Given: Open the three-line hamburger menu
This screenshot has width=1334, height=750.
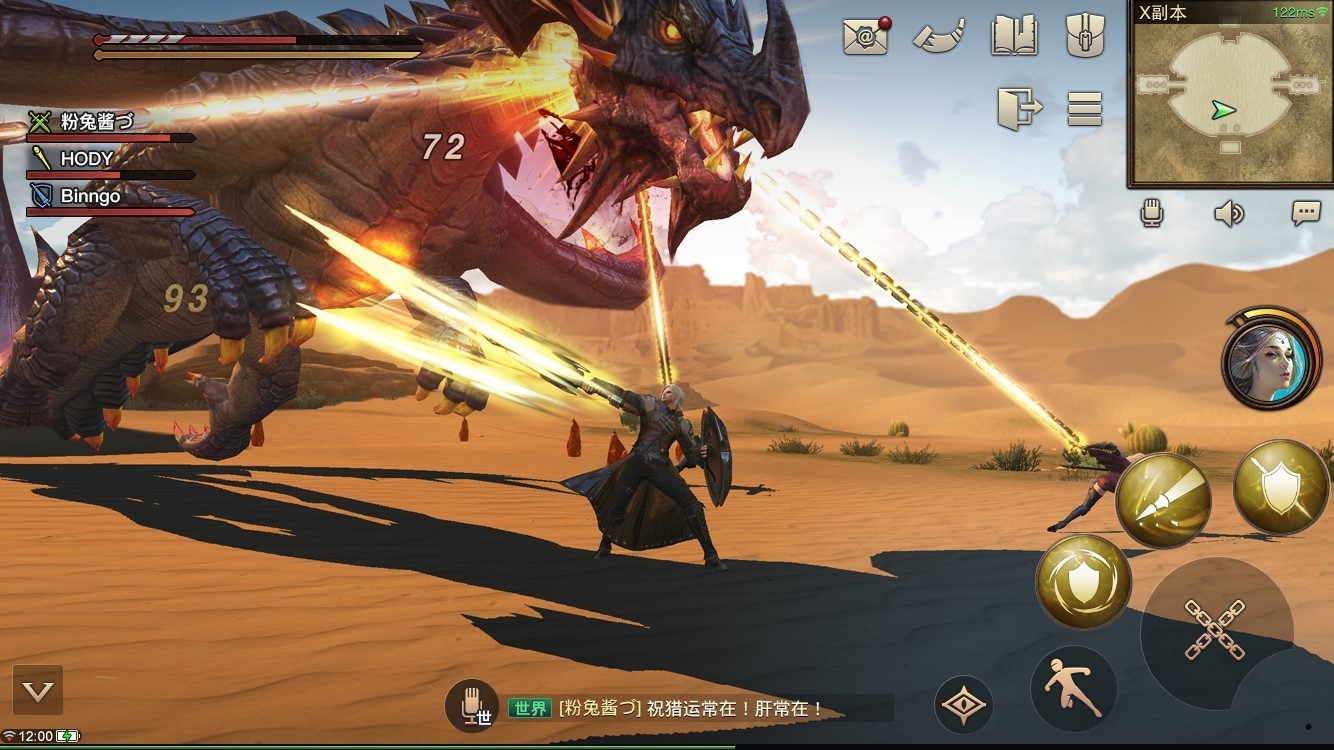Looking at the screenshot, I should [x=1084, y=108].
